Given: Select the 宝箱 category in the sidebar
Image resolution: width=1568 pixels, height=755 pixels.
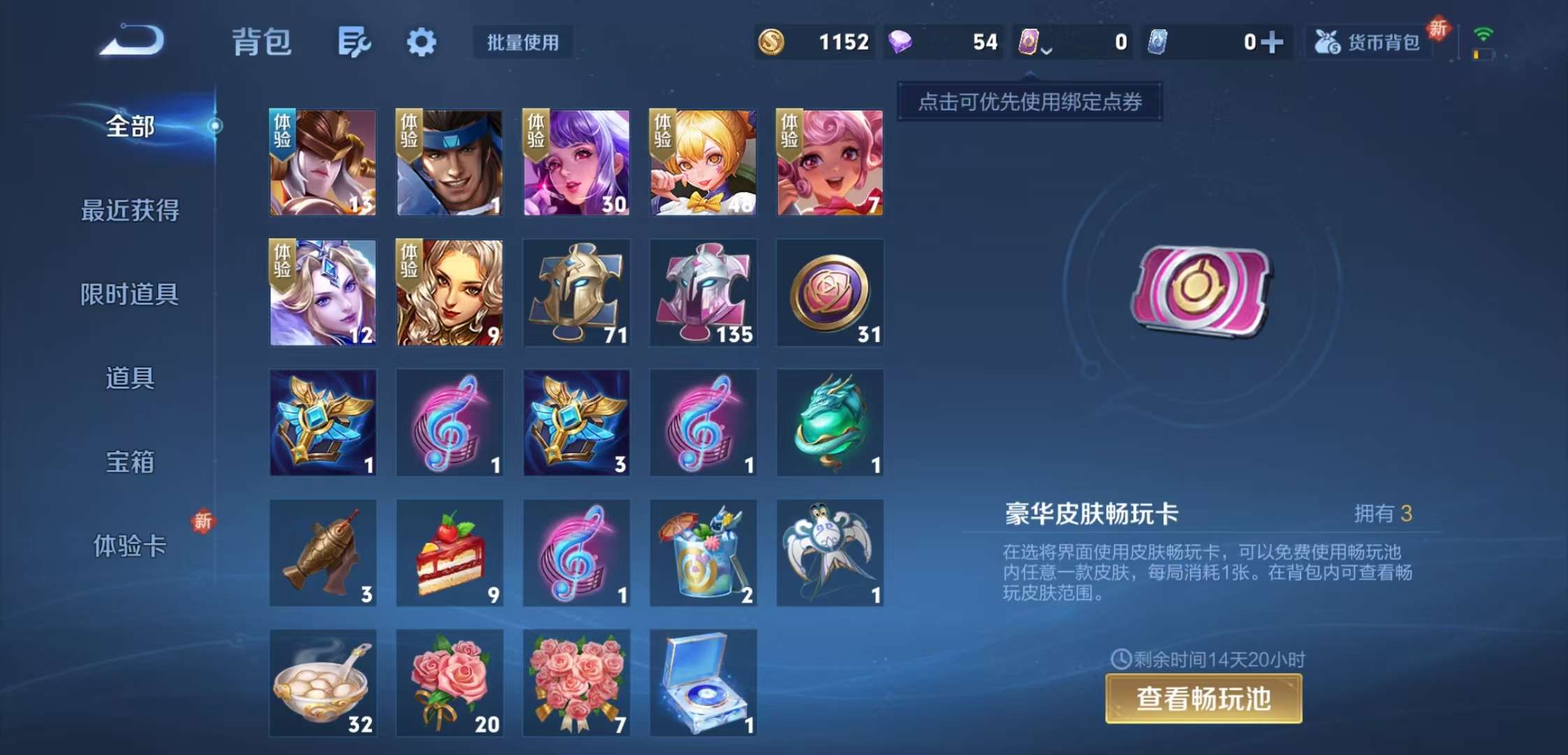Looking at the screenshot, I should (x=131, y=463).
